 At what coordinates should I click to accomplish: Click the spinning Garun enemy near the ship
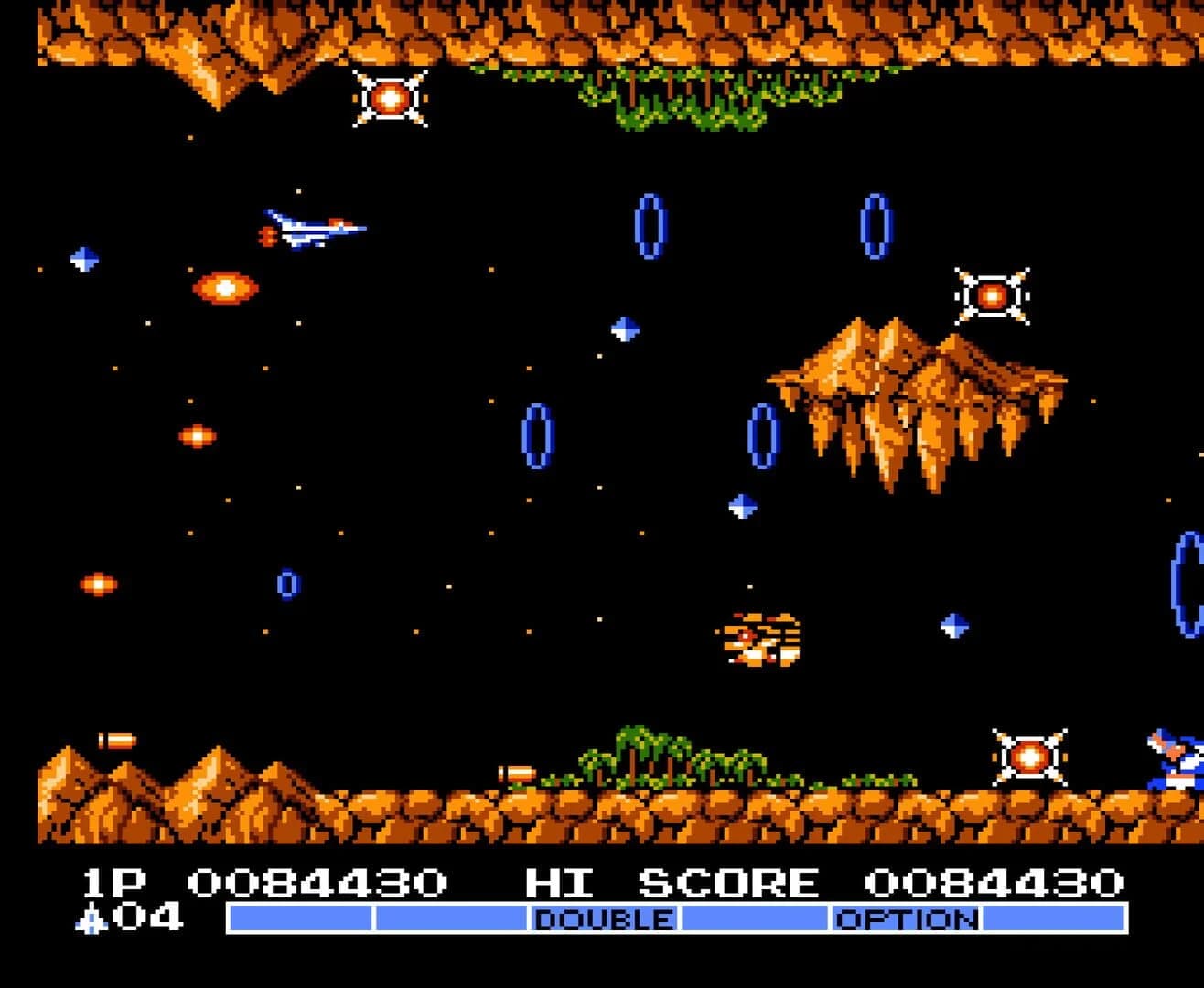[225, 288]
